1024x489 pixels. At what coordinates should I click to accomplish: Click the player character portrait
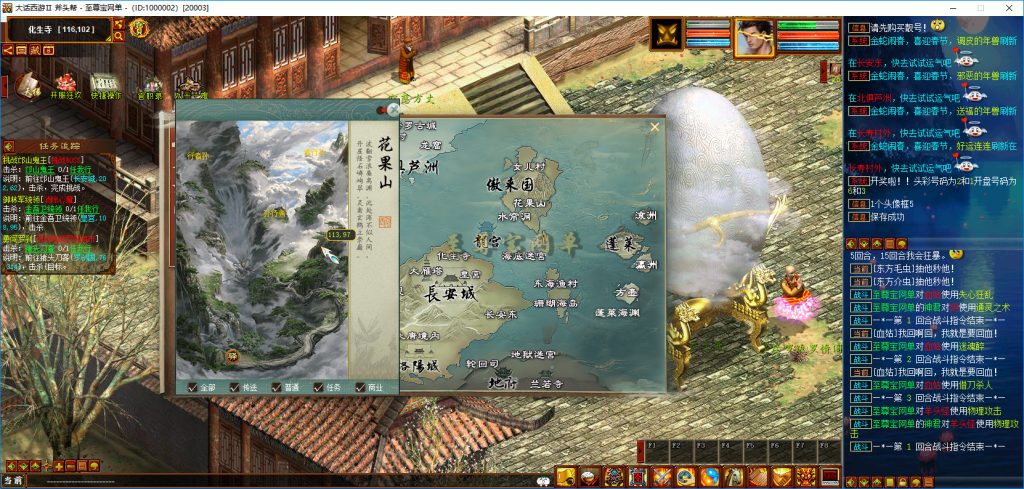(x=754, y=35)
